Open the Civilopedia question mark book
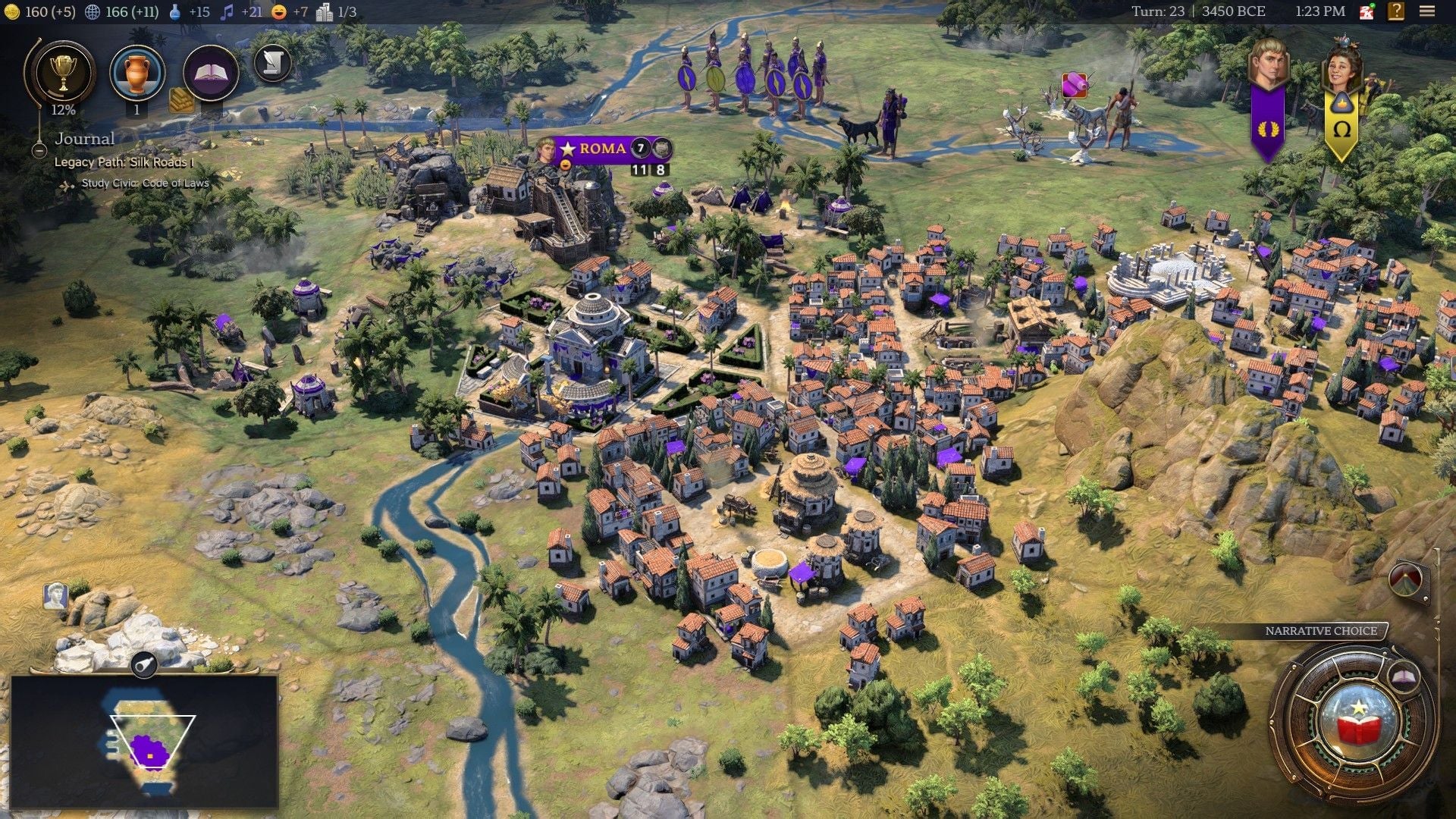The image size is (1456, 819). 1395,11
